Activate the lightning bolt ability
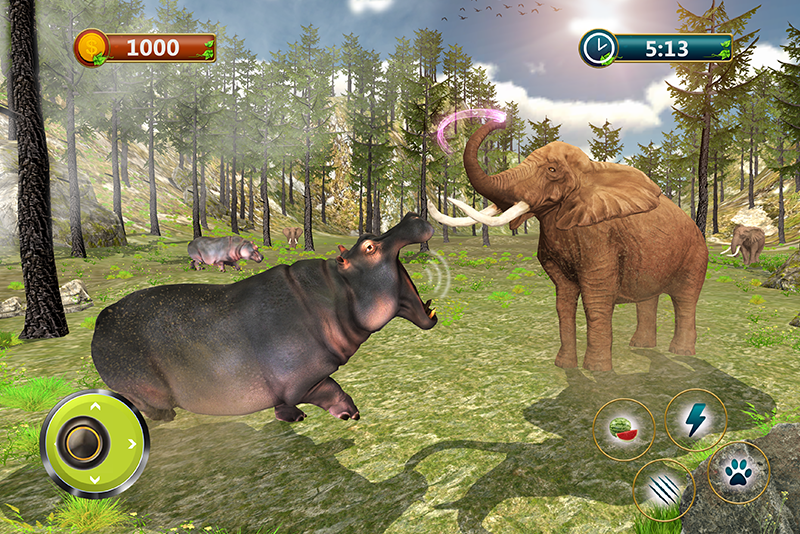The height and width of the screenshot is (534, 800). [x=695, y=420]
